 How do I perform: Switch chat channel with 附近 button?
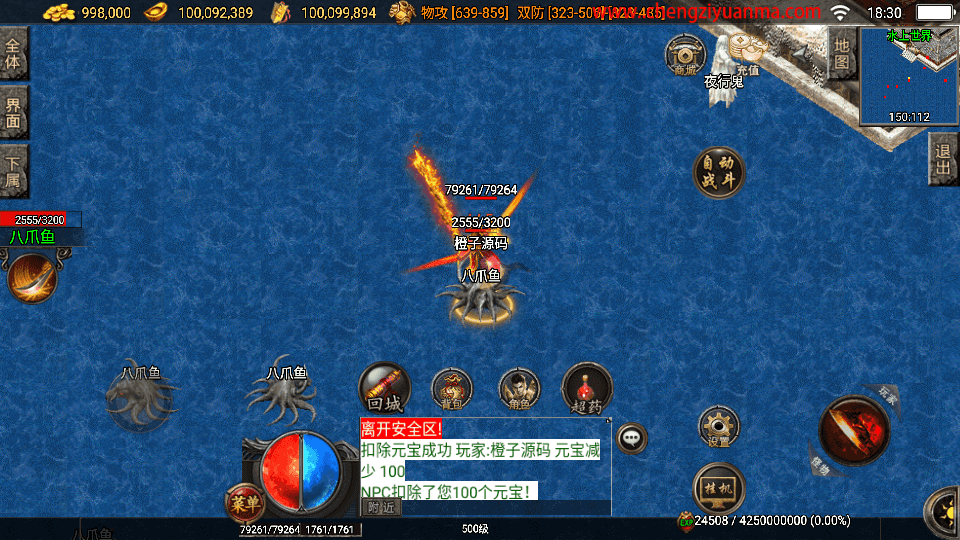(x=380, y=507)
